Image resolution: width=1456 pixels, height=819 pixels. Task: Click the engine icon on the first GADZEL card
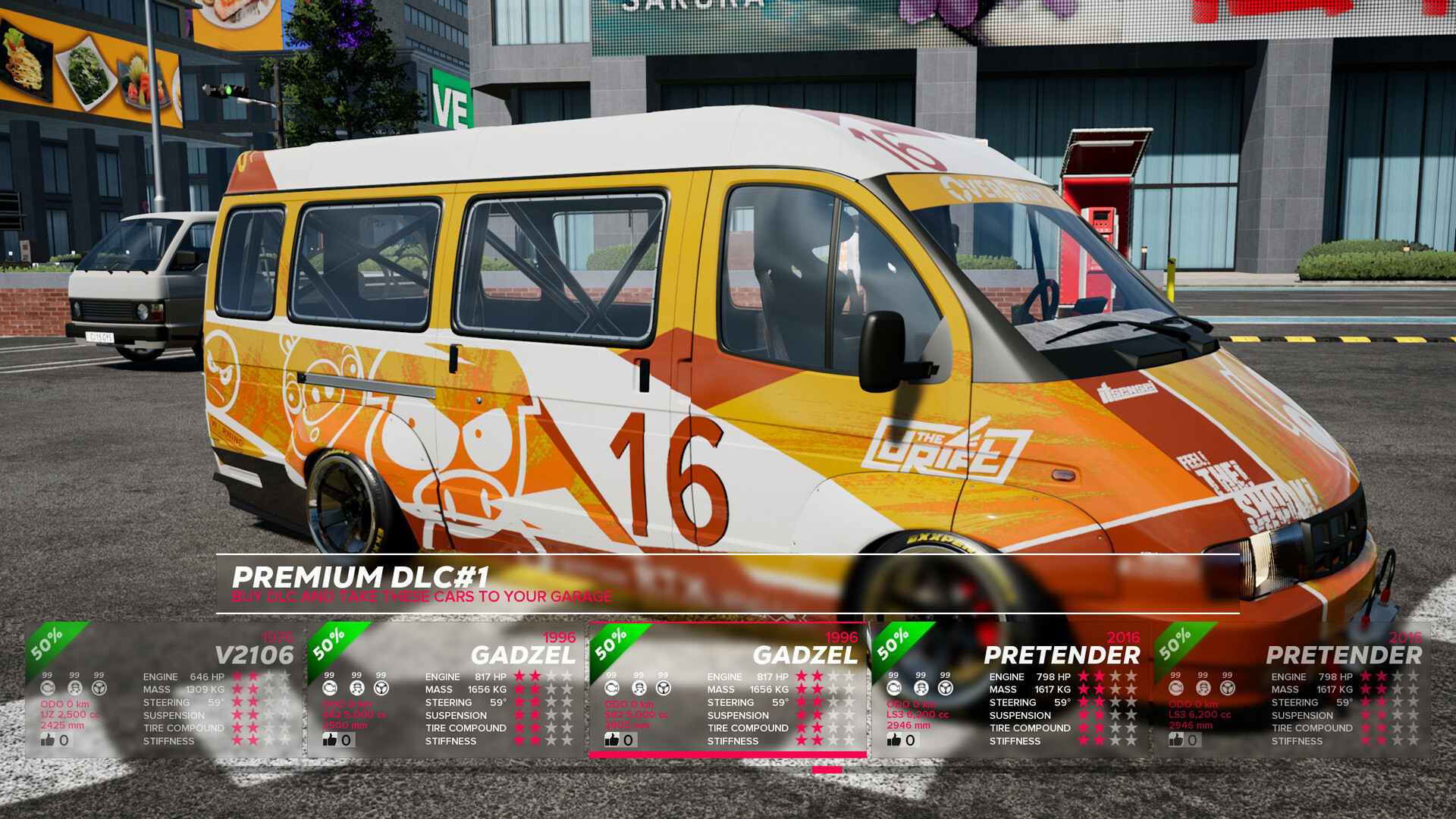tap(328, 687)
